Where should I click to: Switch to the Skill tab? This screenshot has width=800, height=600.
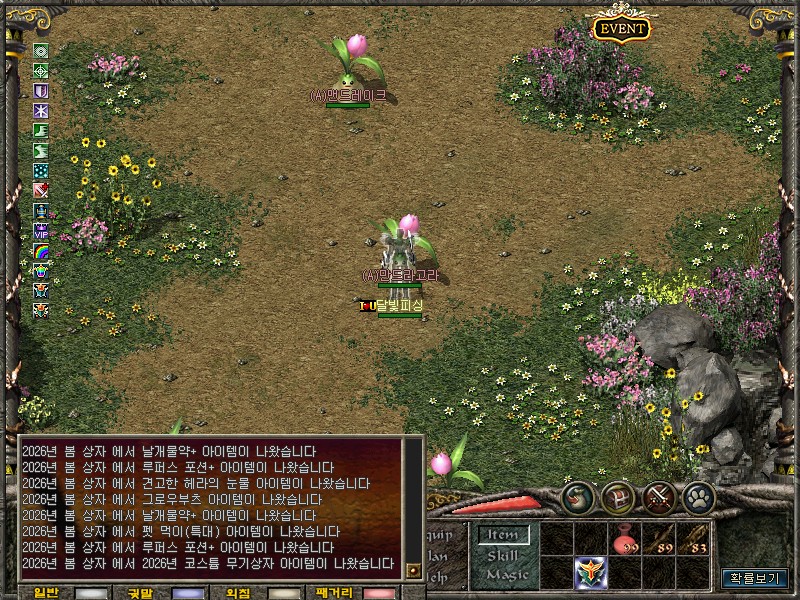point(501,555)
